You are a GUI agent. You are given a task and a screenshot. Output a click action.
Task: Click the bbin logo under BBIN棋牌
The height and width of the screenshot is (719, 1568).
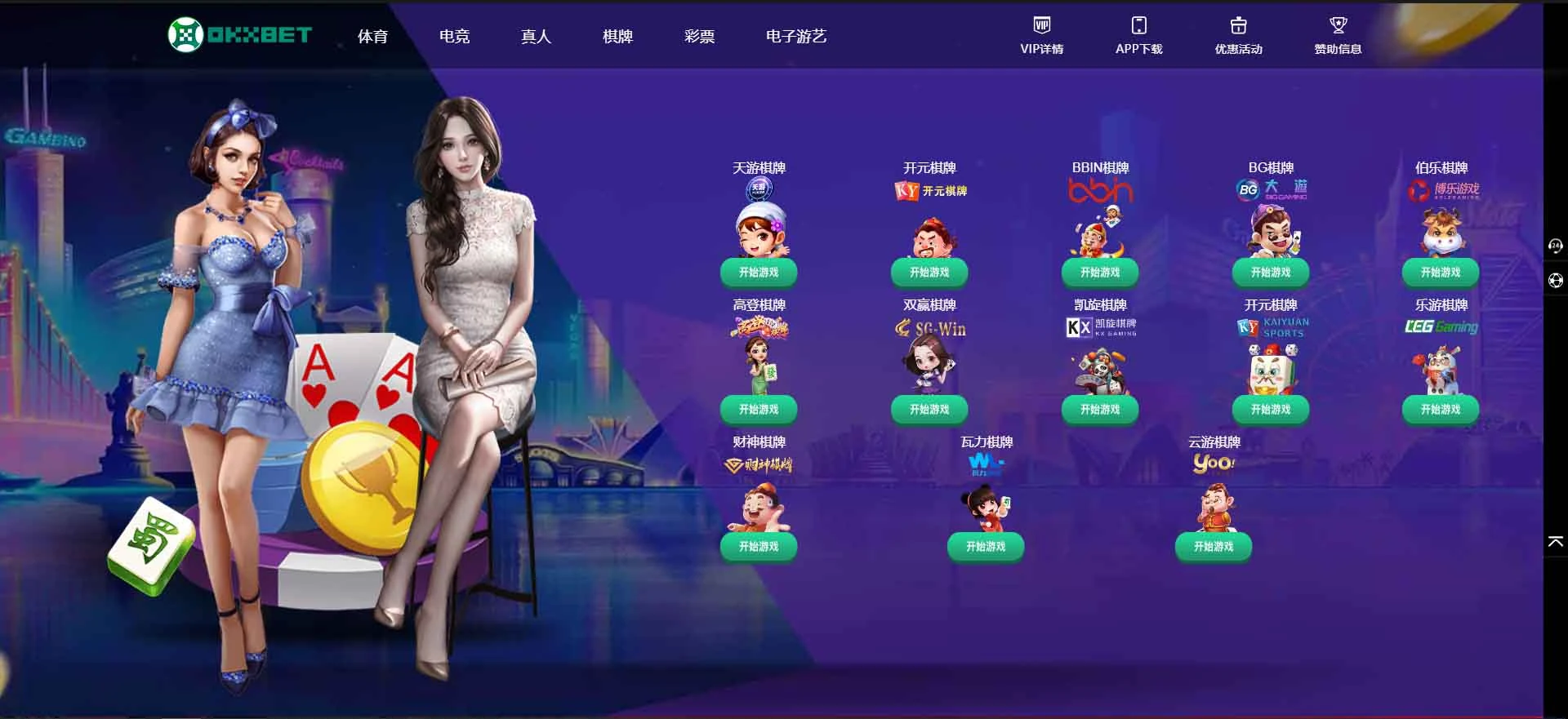pos(1099,191)
